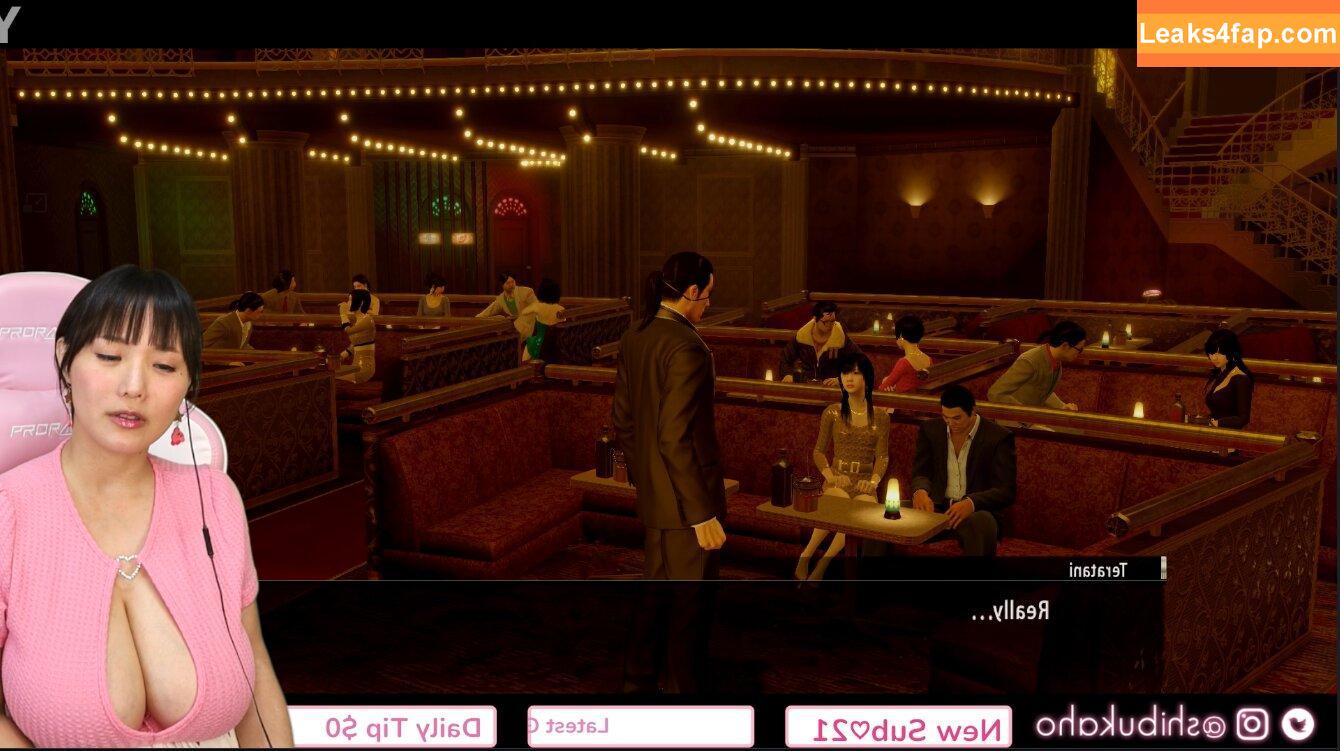This screenshot has height=751, width=1340.
Task: Click the Twitter bird icon in the overlay
Action: tap(1298, 724)
